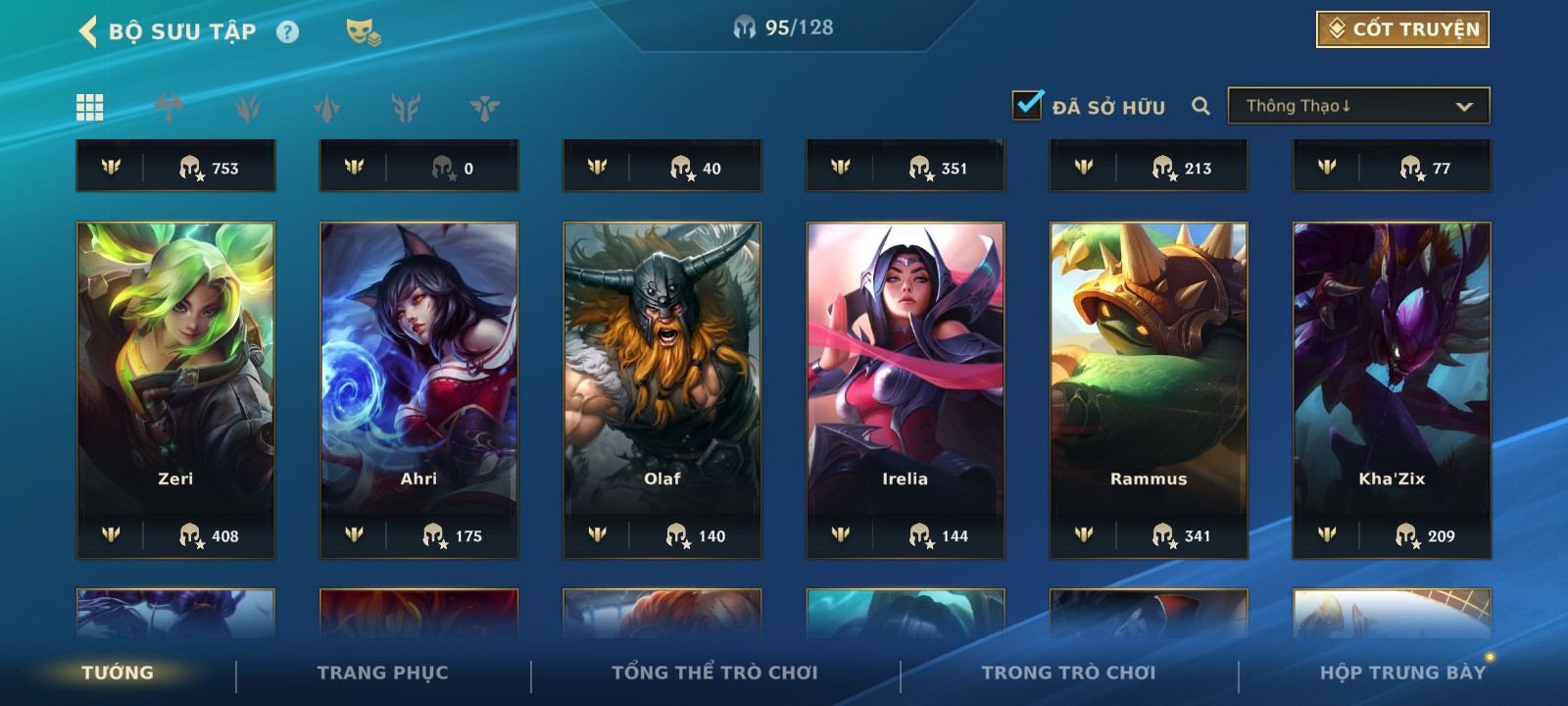The image size is (1568, 706).
Task: Switch to the Trang Phục tab
Action: coord(382,673)
